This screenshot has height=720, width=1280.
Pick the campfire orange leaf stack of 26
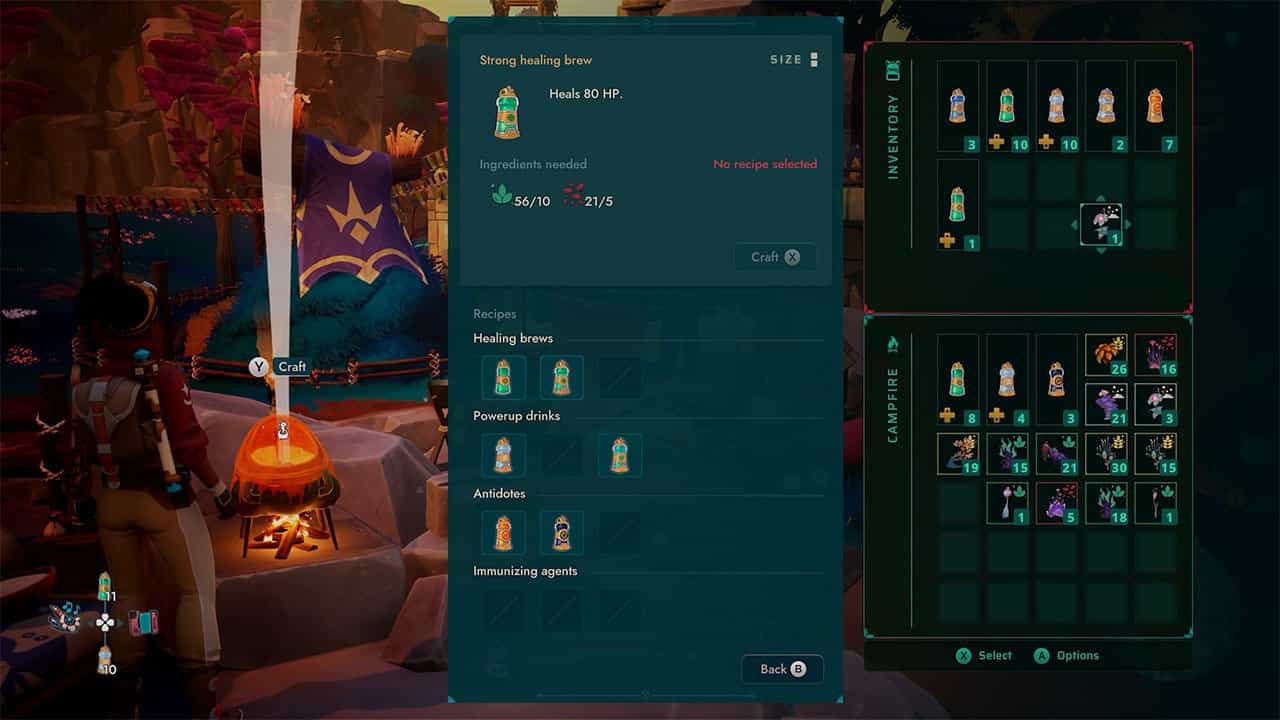(1106, 355)
